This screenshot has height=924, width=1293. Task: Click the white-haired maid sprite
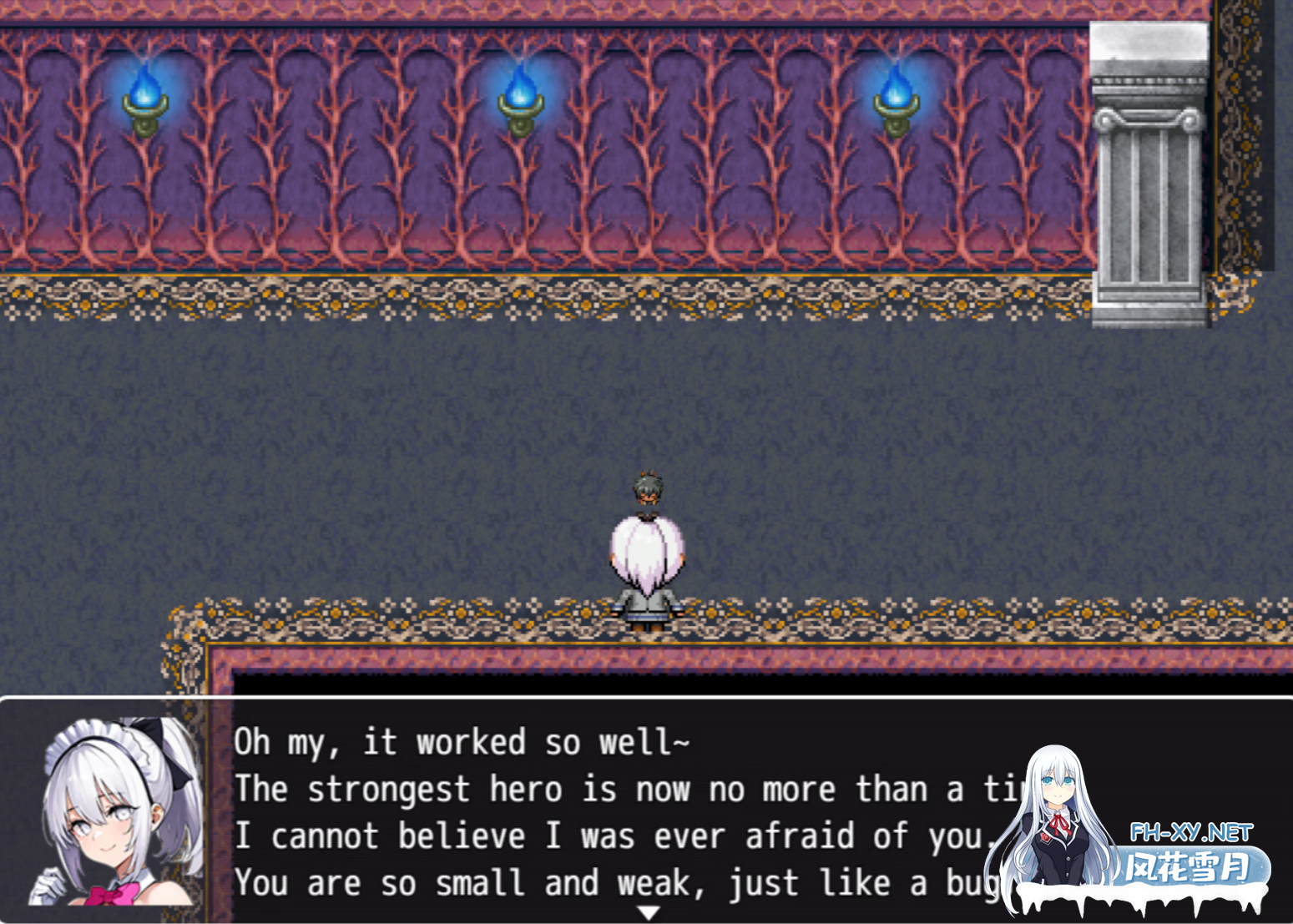[x=647, y=568]
